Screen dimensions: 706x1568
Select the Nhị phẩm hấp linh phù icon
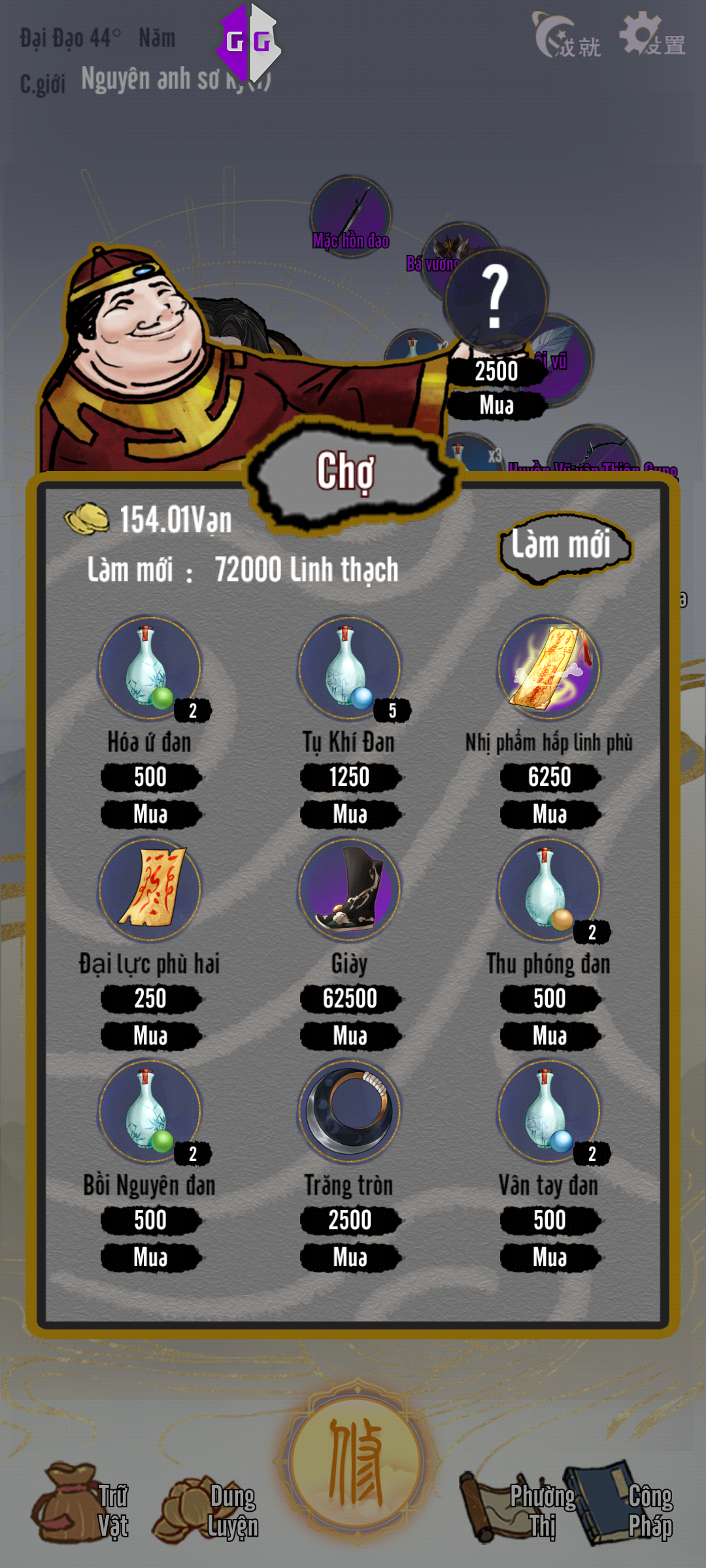[x=549, y=668]
